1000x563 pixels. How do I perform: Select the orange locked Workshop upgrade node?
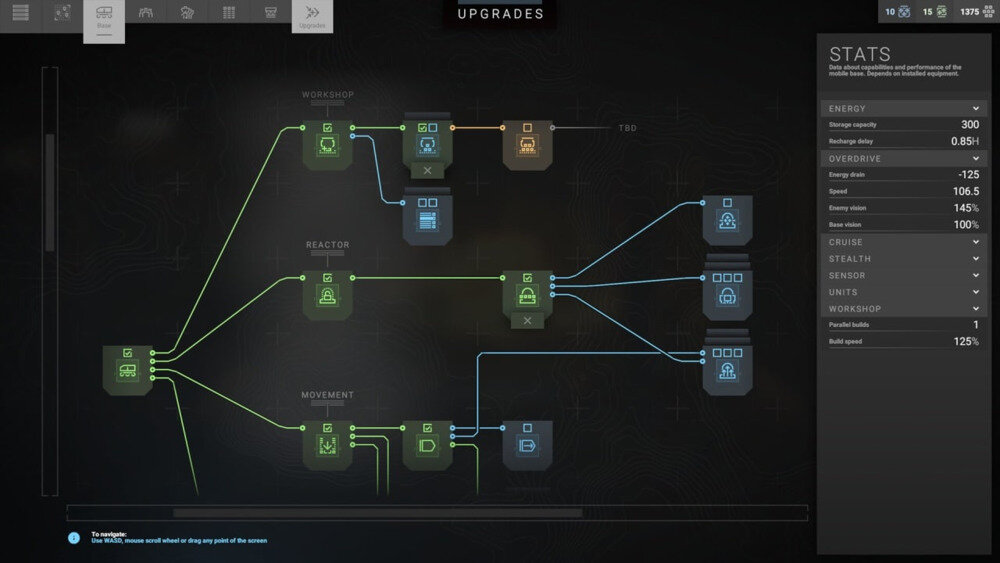[527, 146]
